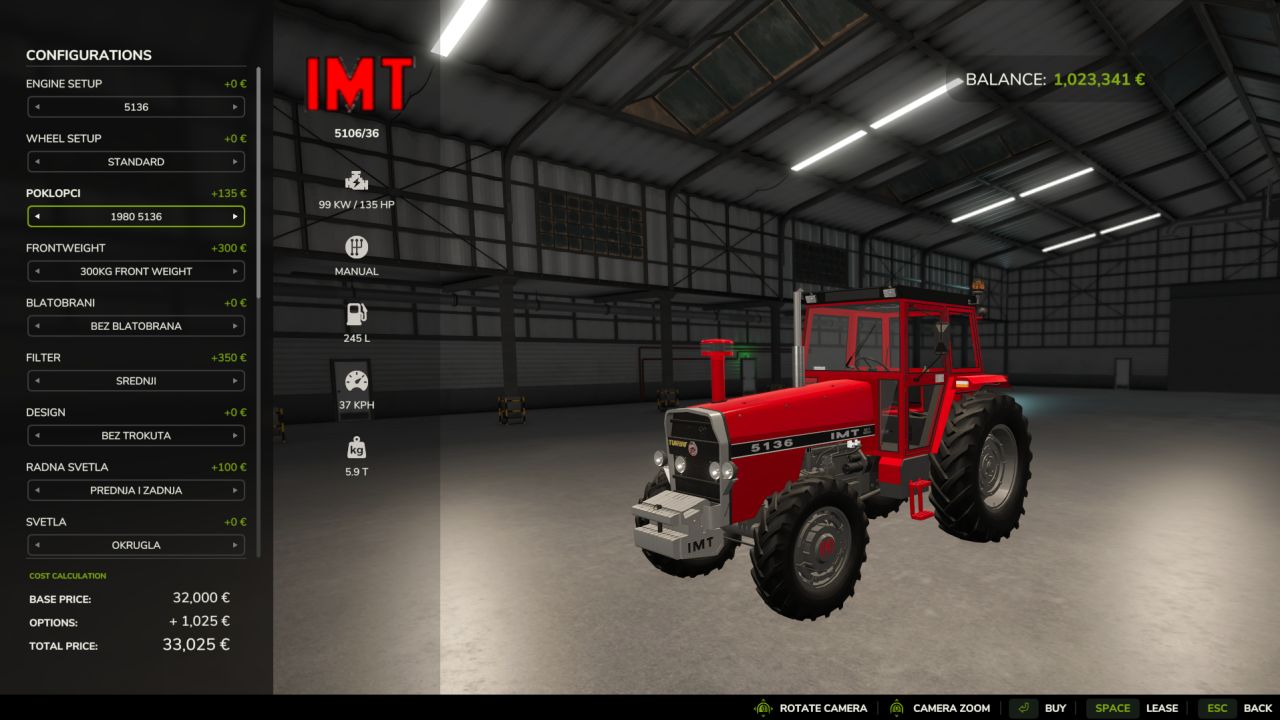This screenshot has width=1280, height=720.
Task: Switch FILTER to the previous option
Action: coord(36,381)
